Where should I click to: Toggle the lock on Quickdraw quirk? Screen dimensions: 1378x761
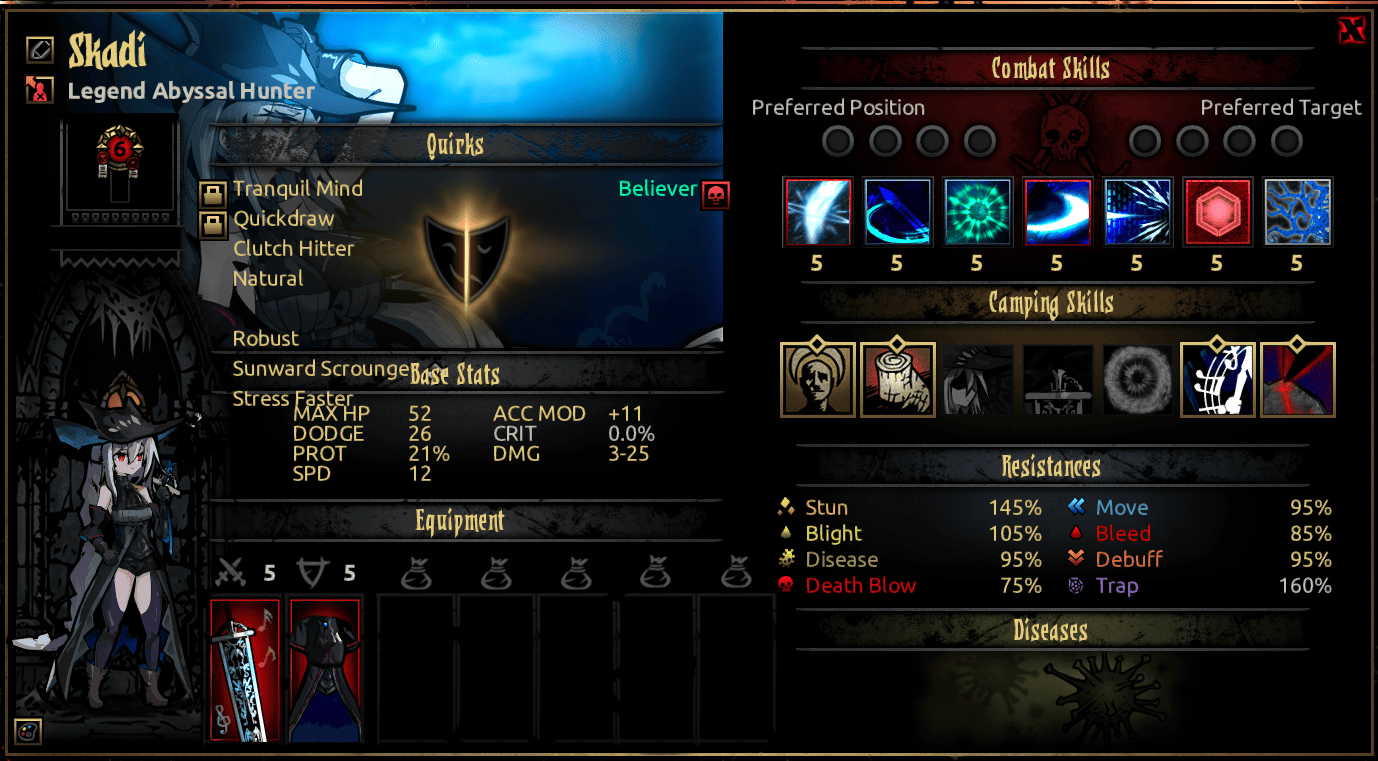(x=212, y=224)
